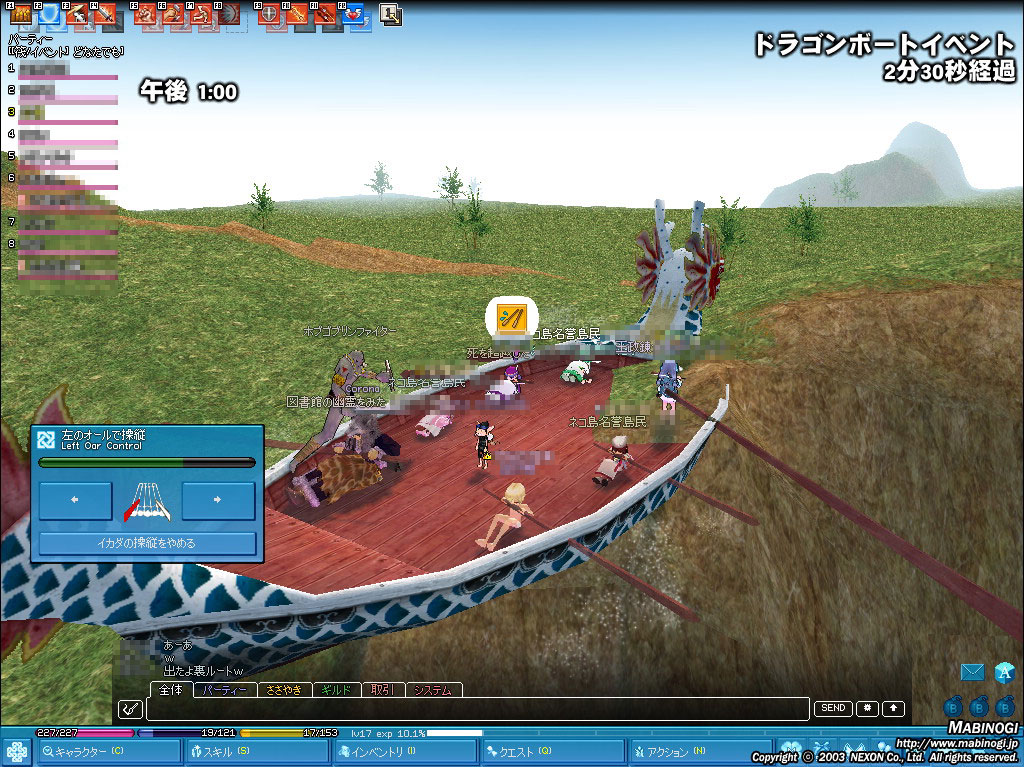This screenshot has height=767, width=1024.
Task: Select the ささやき whisper tab
Action: tap(285, 690)
